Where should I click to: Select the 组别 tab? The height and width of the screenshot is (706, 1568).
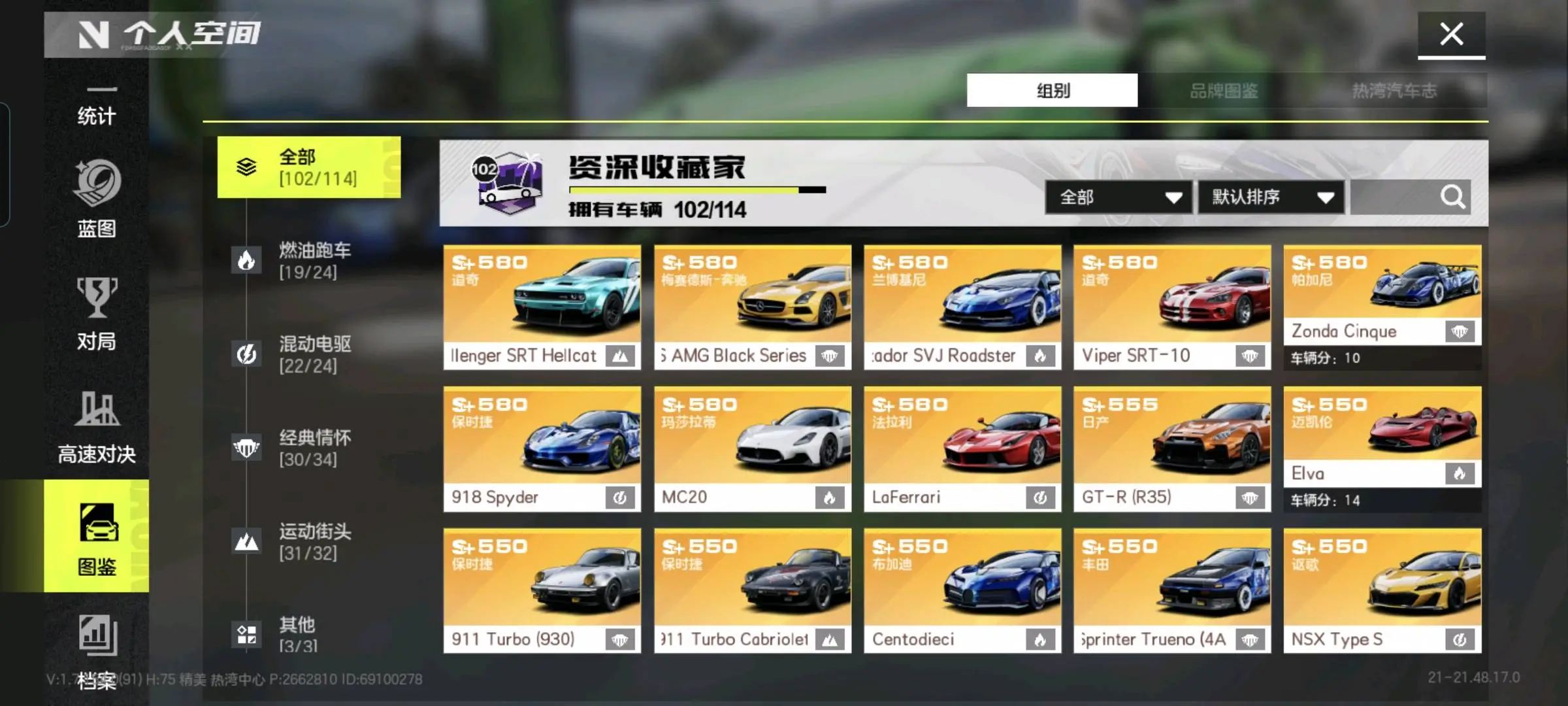(x=1052, y=90)
